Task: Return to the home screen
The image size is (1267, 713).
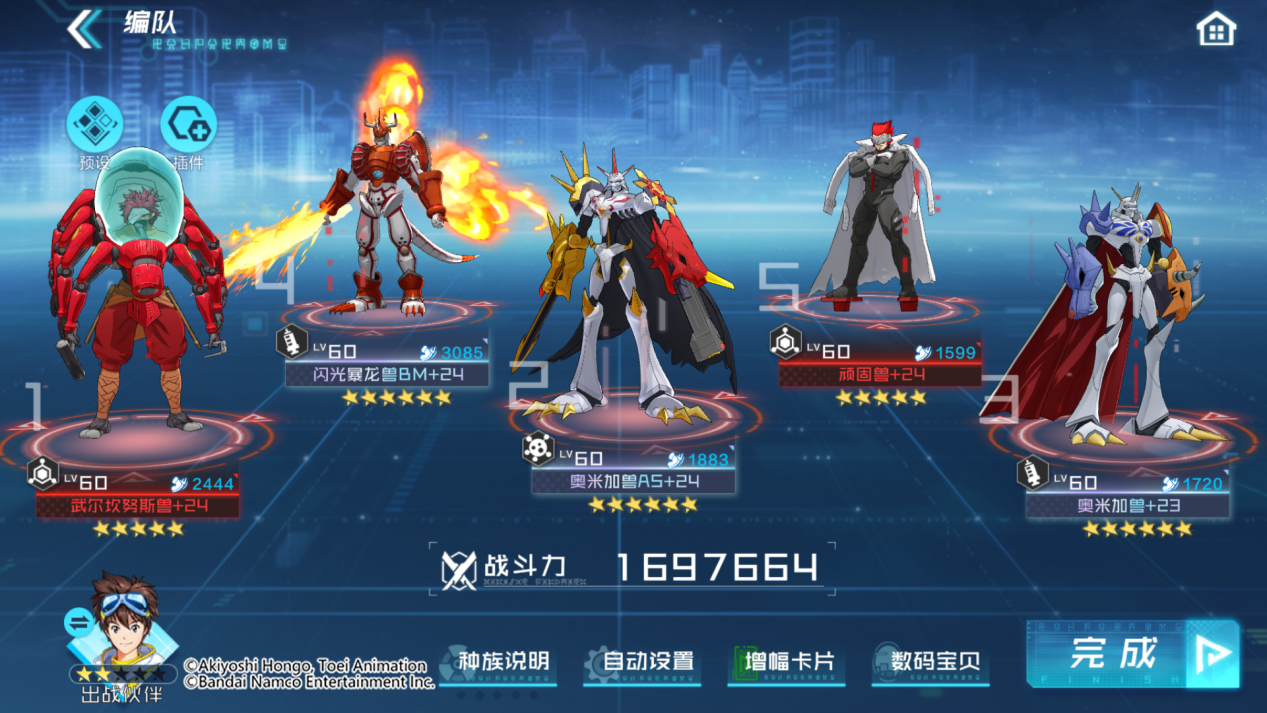Action: click(x=1216, y=29)
